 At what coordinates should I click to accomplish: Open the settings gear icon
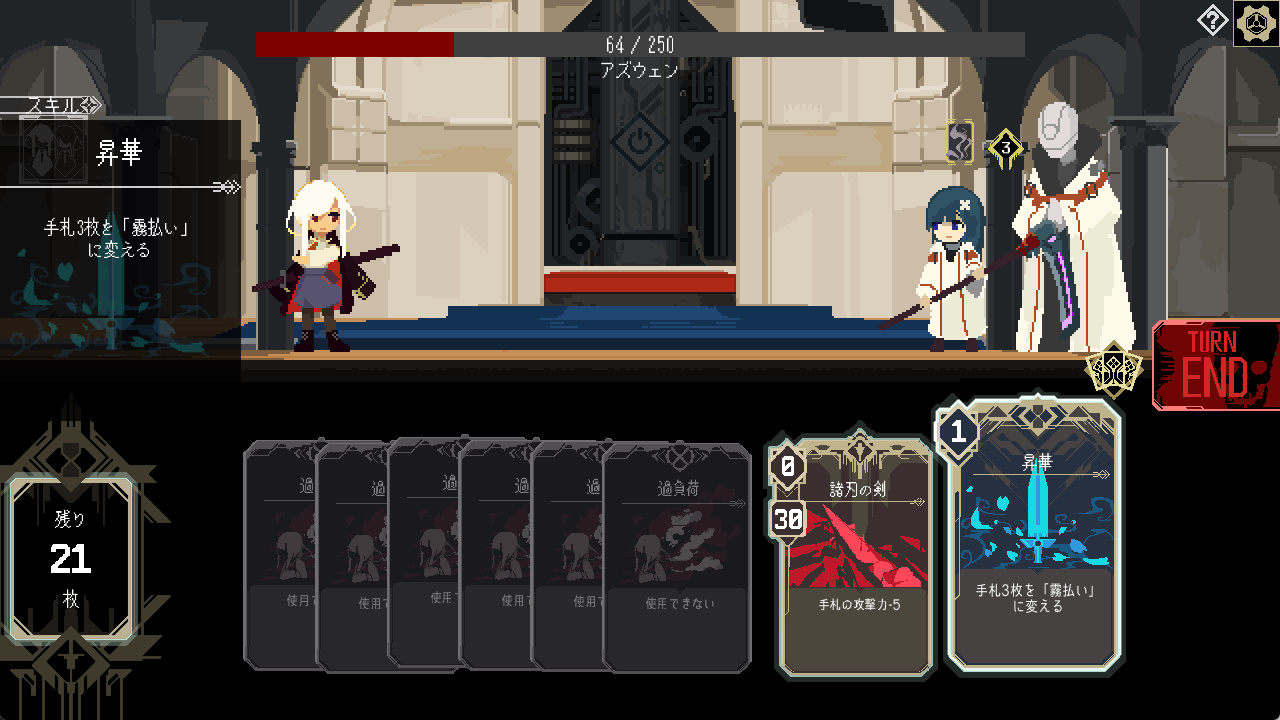click(1254, 24)
